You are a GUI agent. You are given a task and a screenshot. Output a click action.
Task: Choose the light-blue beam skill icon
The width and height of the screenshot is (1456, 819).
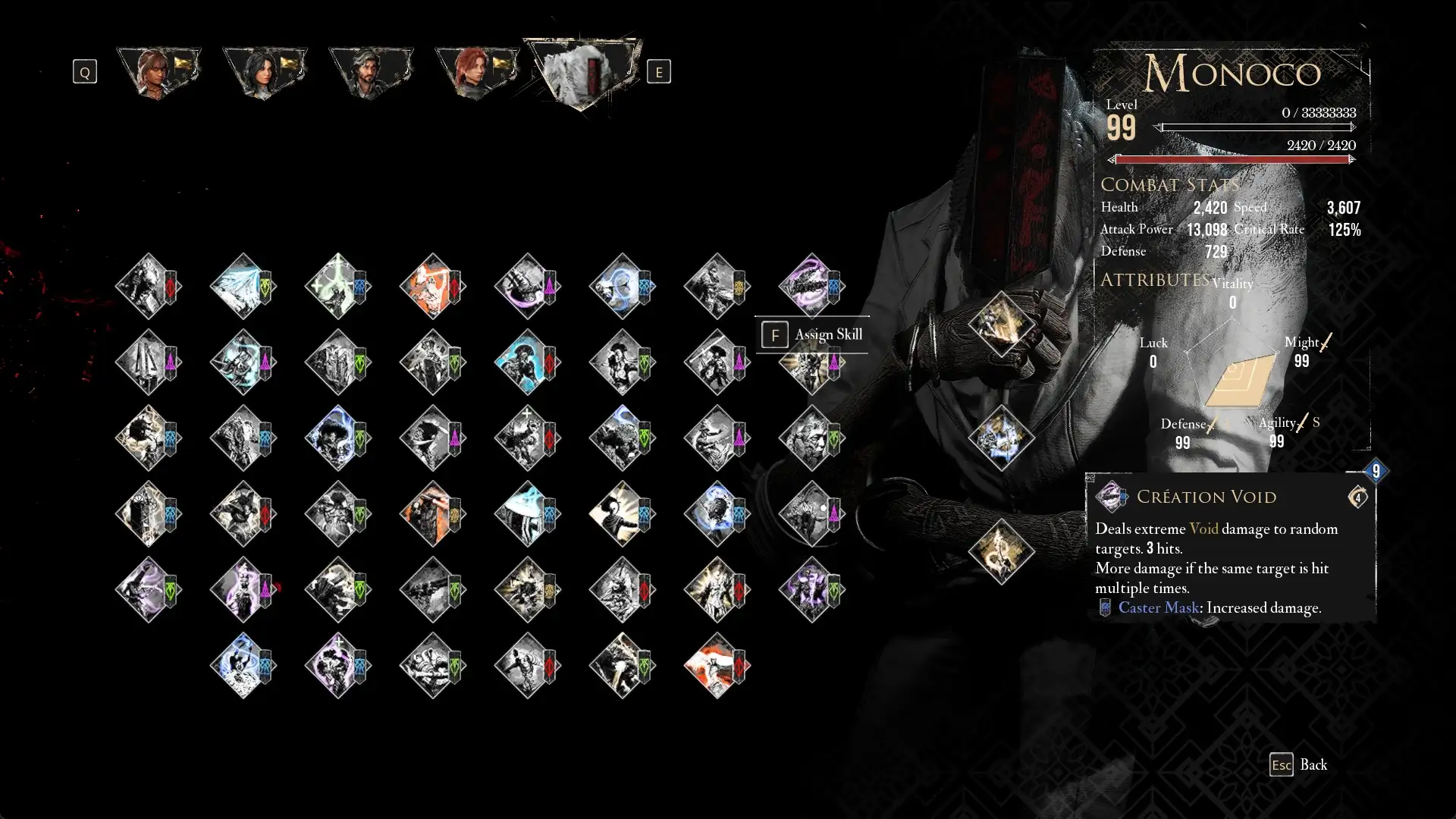[243, 286]
